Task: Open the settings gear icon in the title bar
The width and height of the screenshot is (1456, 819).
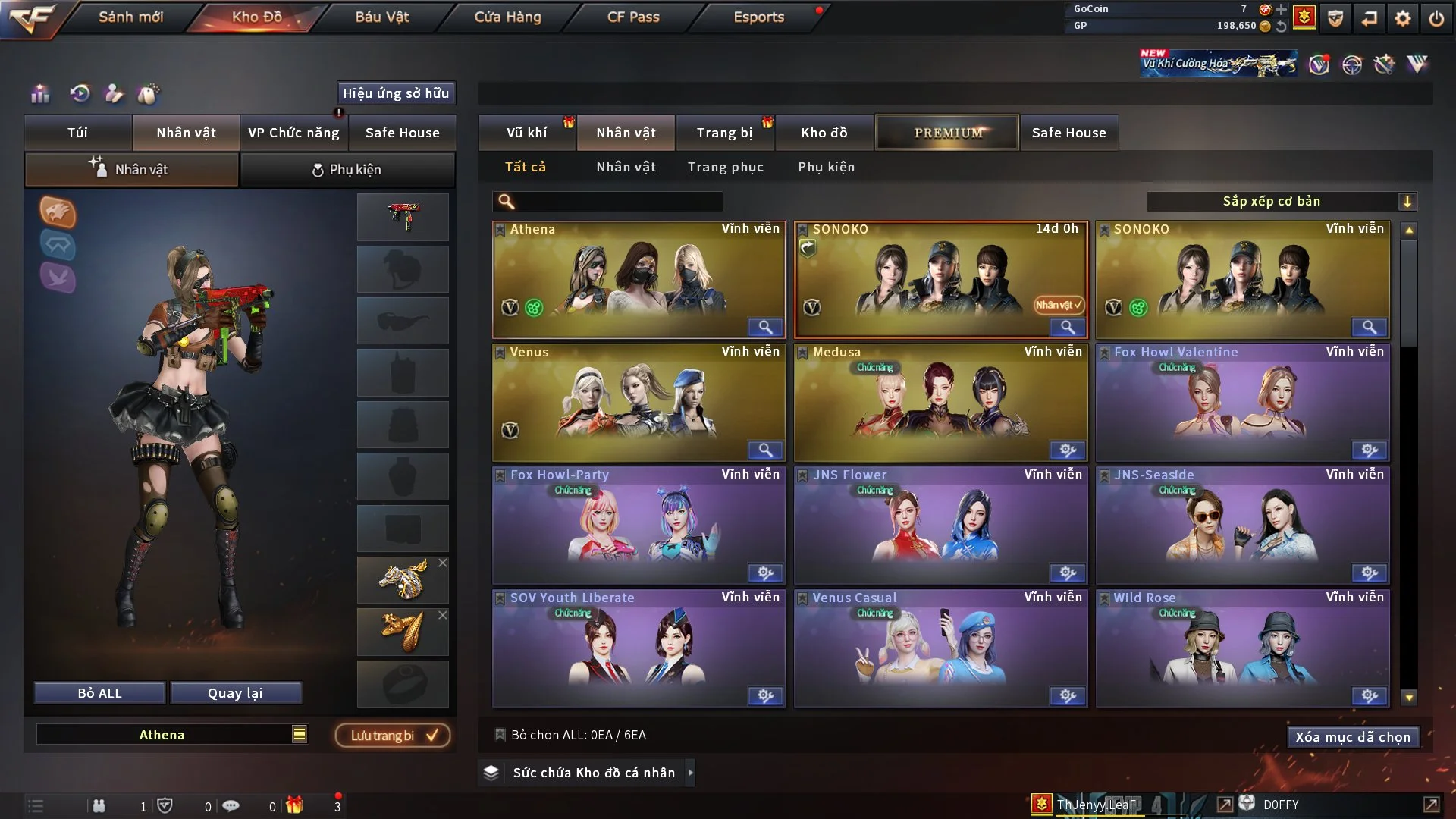Action: [1404, 17]
